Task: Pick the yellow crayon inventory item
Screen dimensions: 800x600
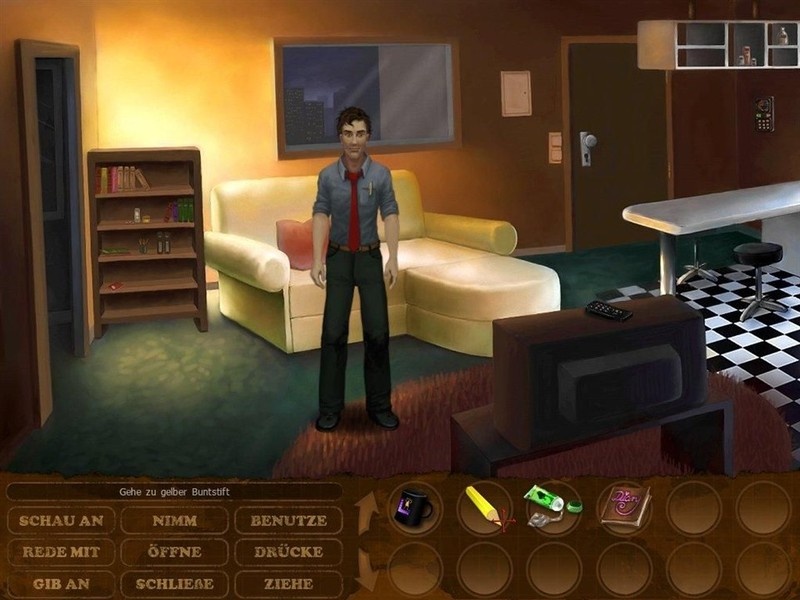Action: tap(484, 507)
